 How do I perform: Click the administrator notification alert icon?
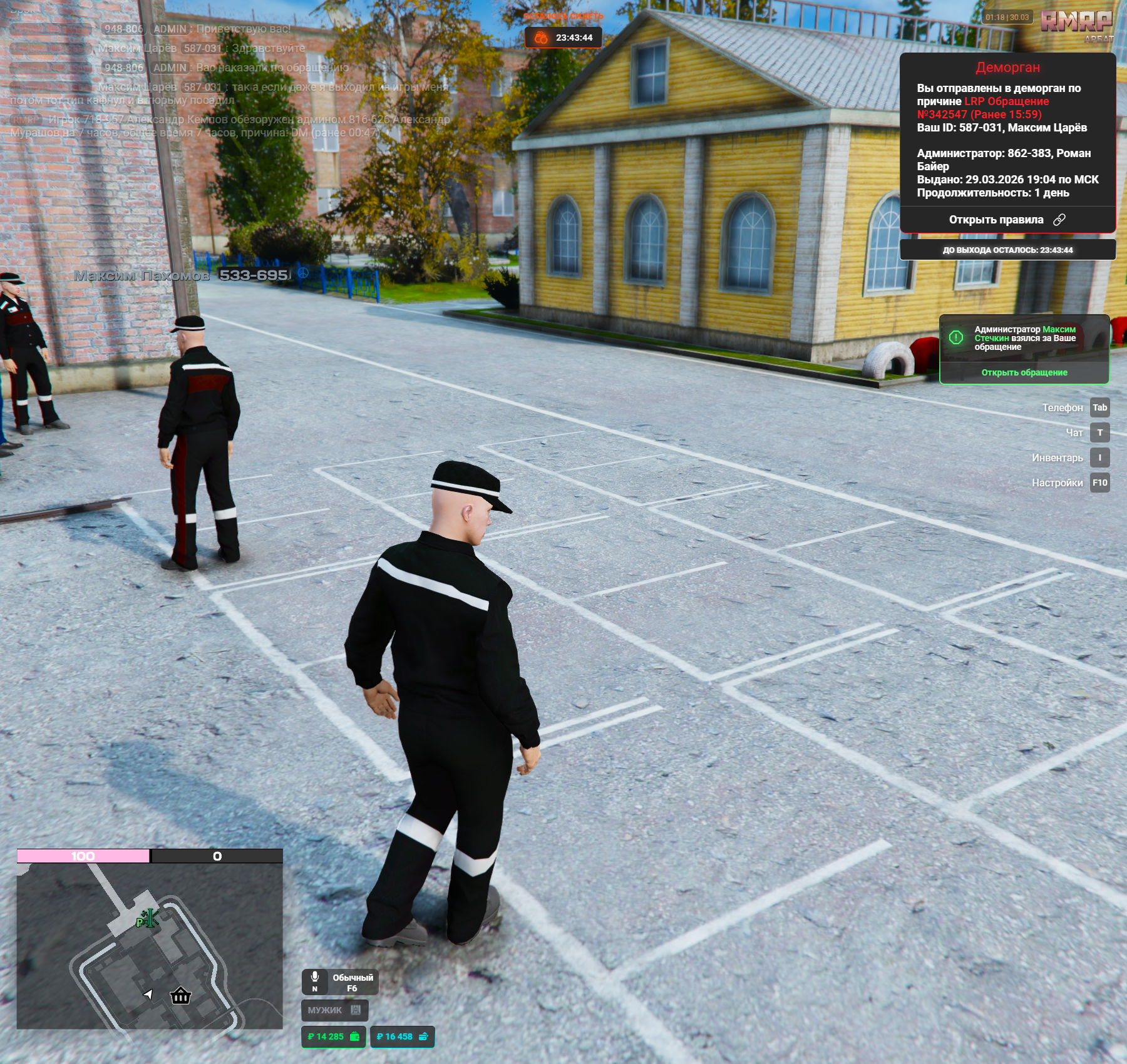(956, 337)
